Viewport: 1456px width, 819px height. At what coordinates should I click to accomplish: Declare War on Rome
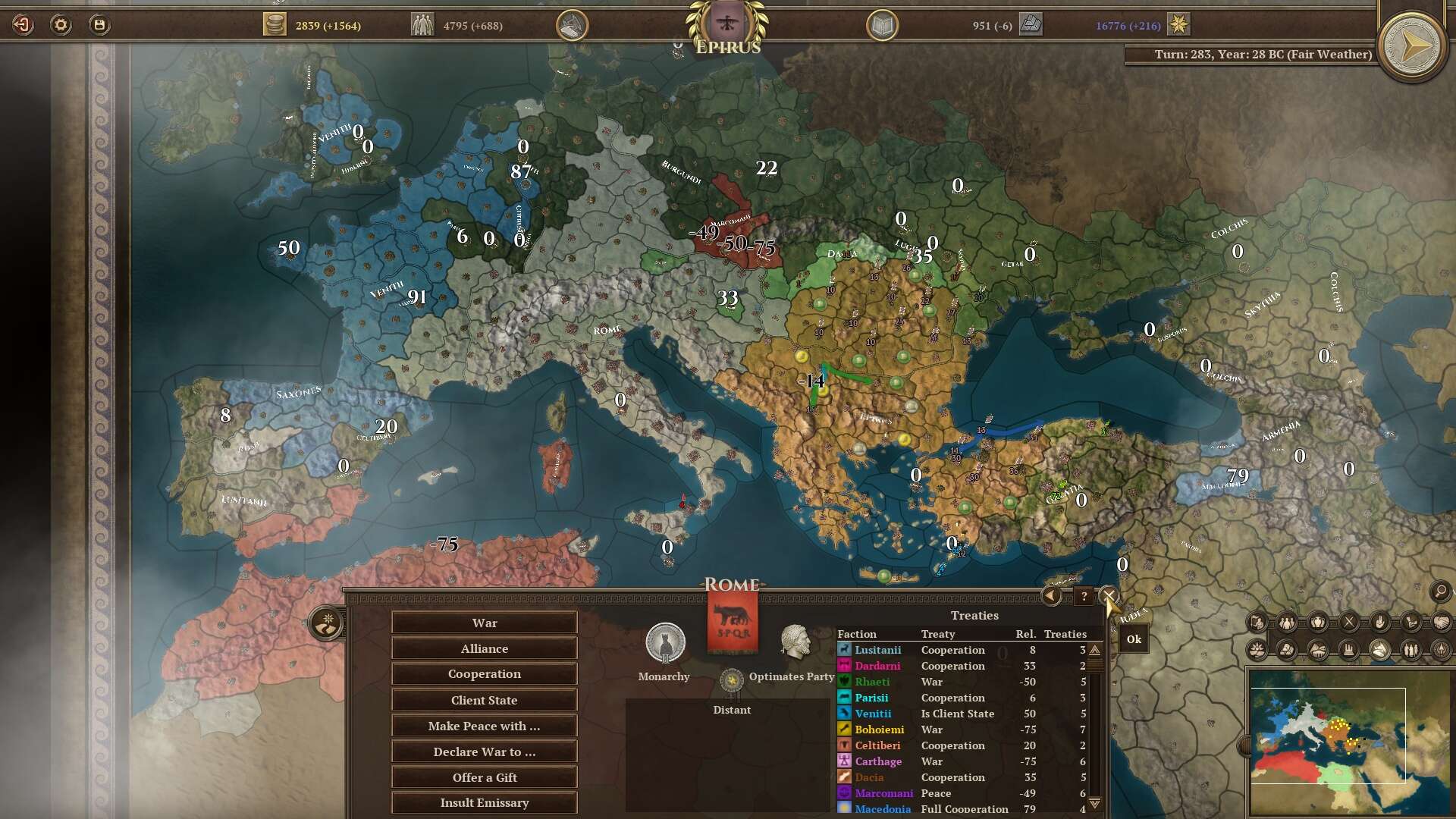[484, 623]
